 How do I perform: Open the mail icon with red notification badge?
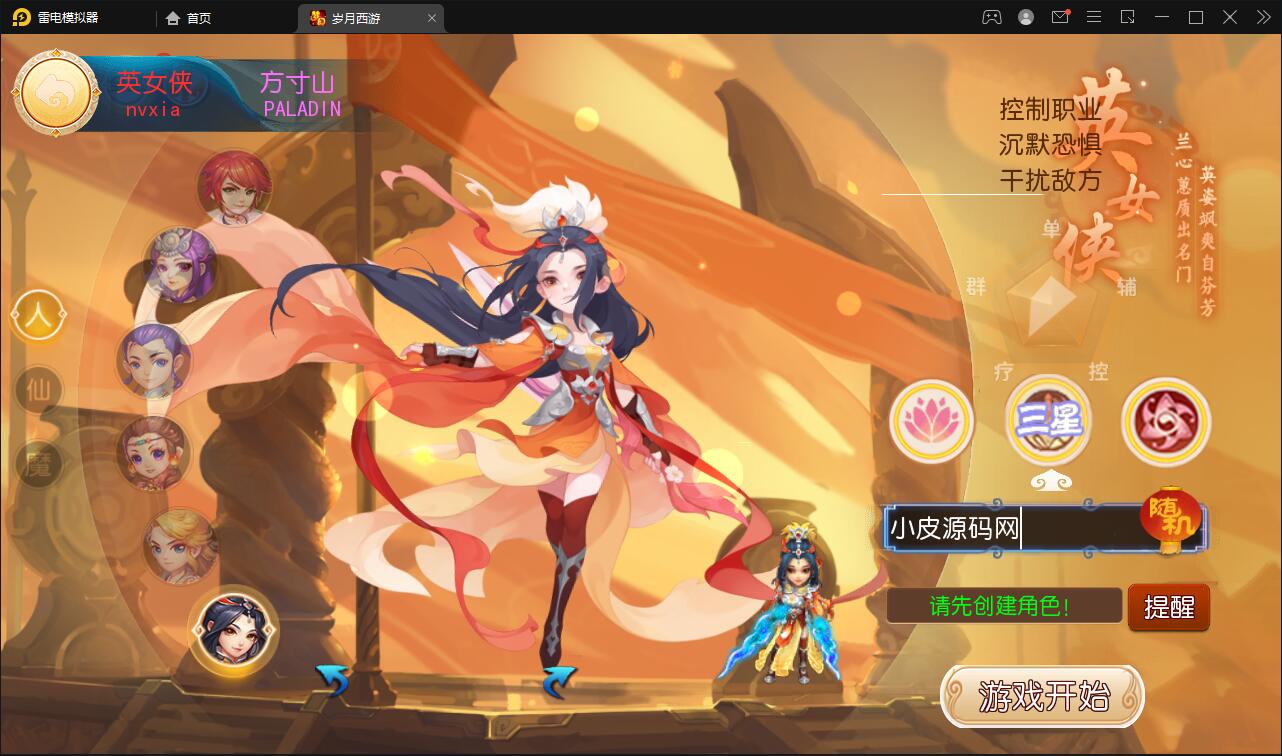pyautogui.click(x=1060, y=17)
